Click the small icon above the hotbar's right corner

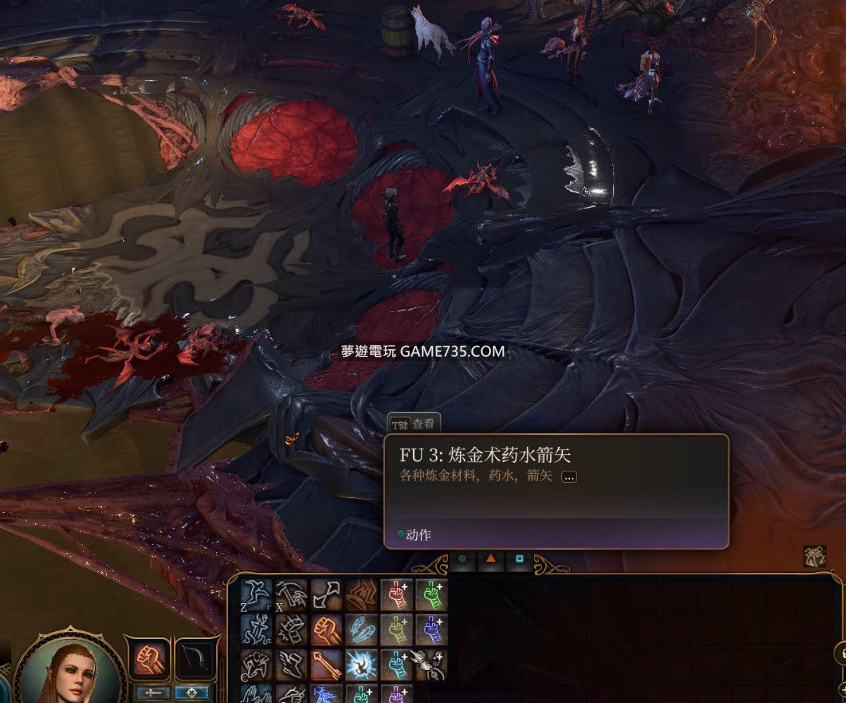[814, 558]
